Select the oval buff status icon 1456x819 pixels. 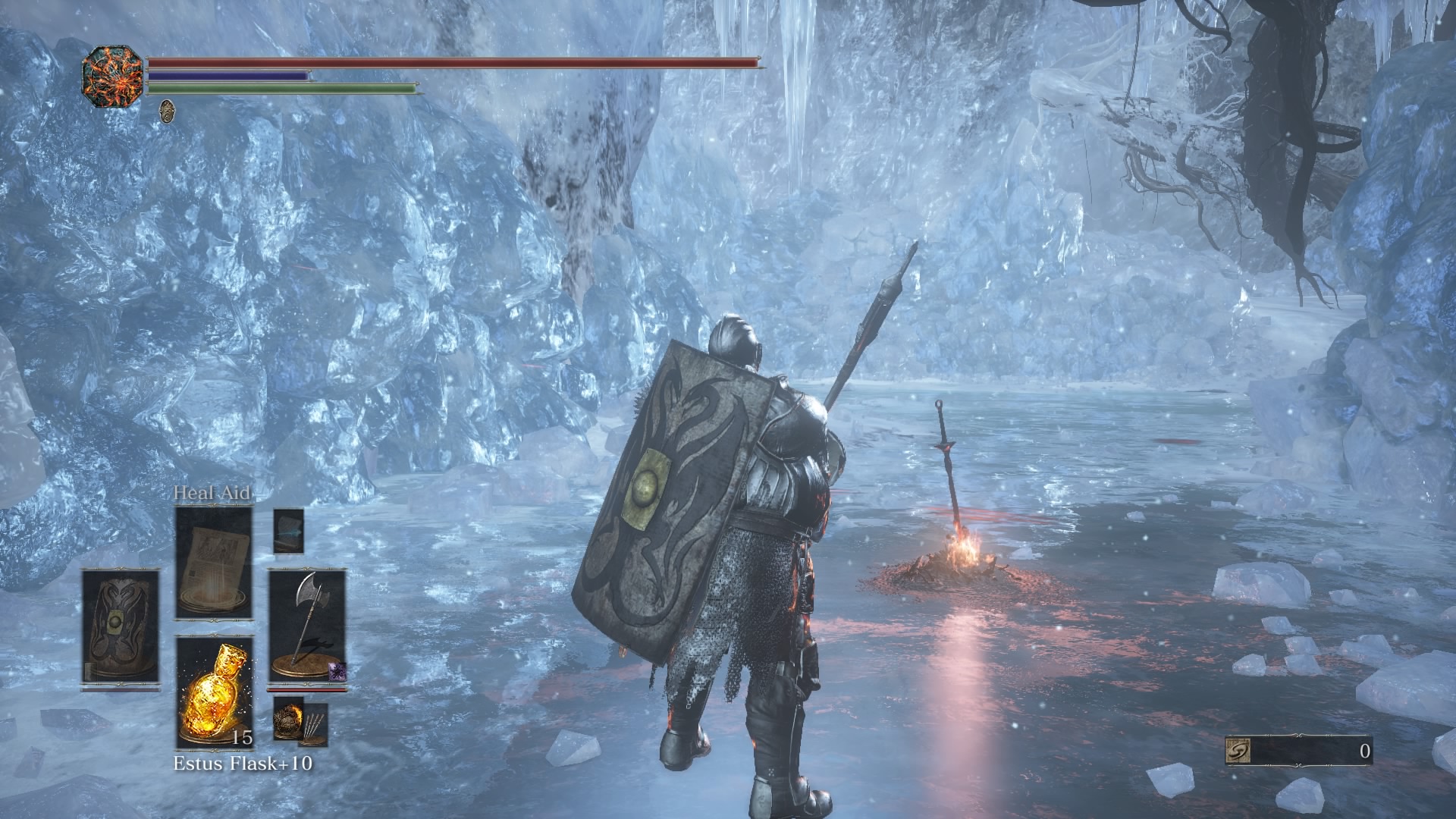coord(167,110)
